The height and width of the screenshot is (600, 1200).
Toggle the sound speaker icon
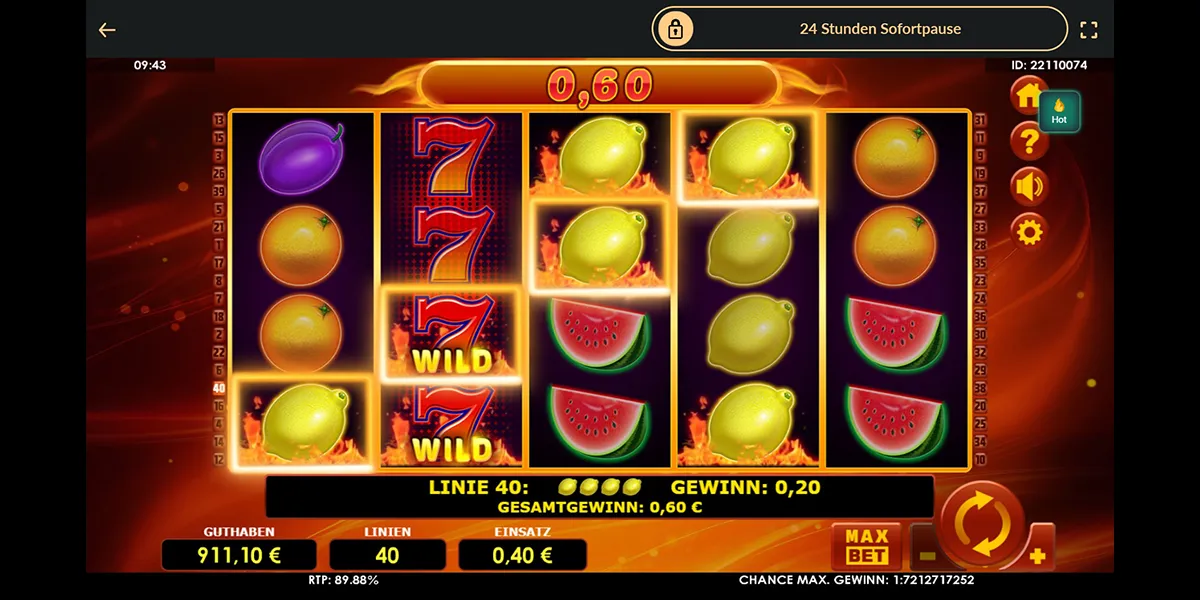click(1029, 186)
